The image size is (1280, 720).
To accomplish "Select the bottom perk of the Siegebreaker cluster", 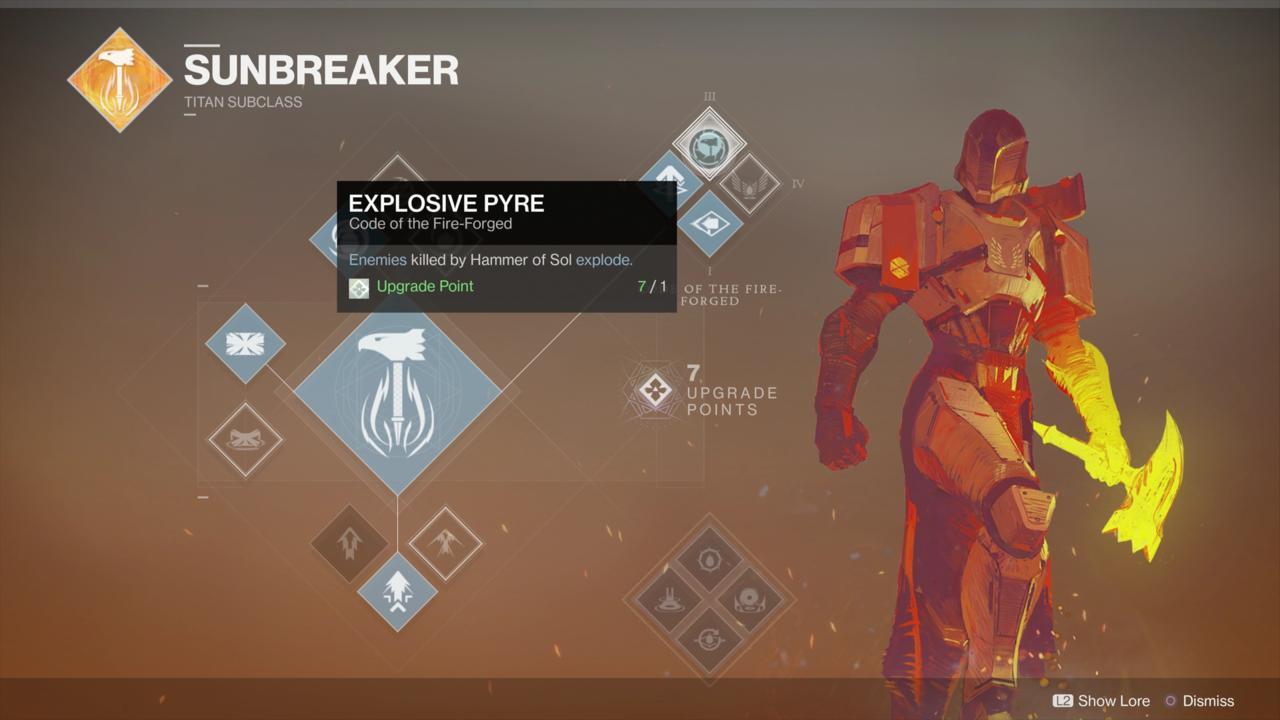I will click(710, 640).
